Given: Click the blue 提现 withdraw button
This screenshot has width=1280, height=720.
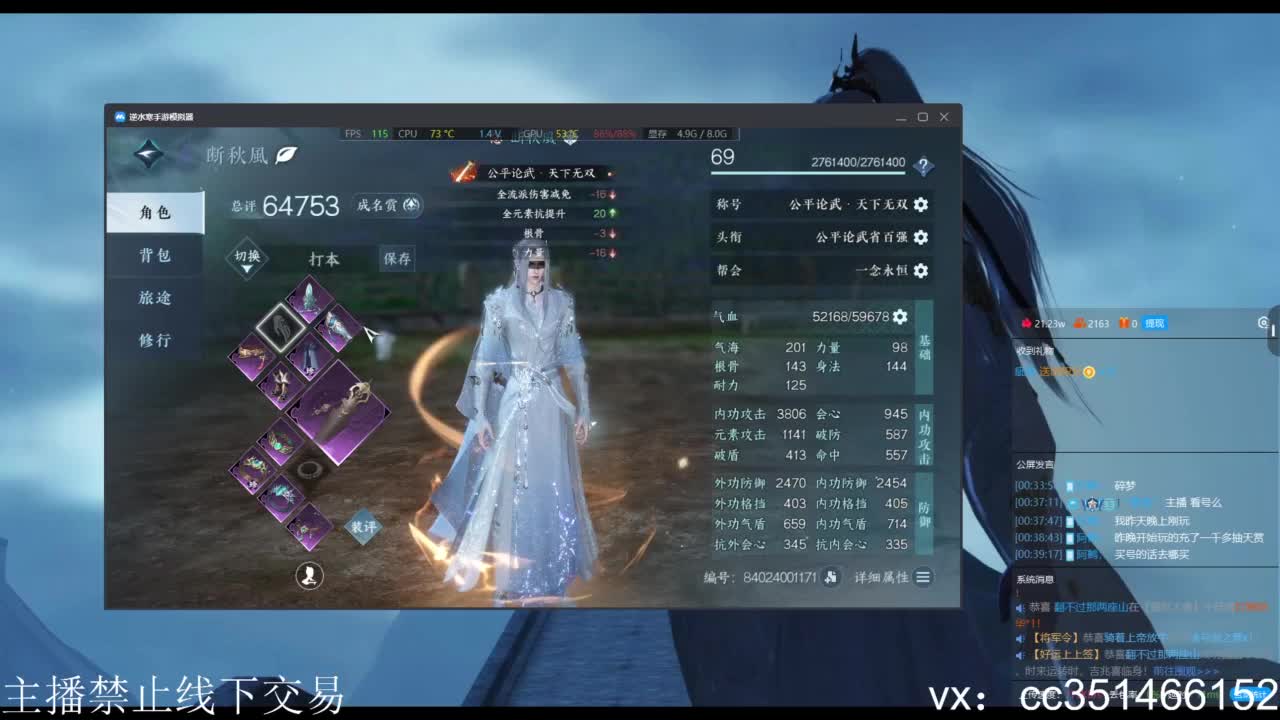Looking at the screenshot, I should (x=1156, y=323).
